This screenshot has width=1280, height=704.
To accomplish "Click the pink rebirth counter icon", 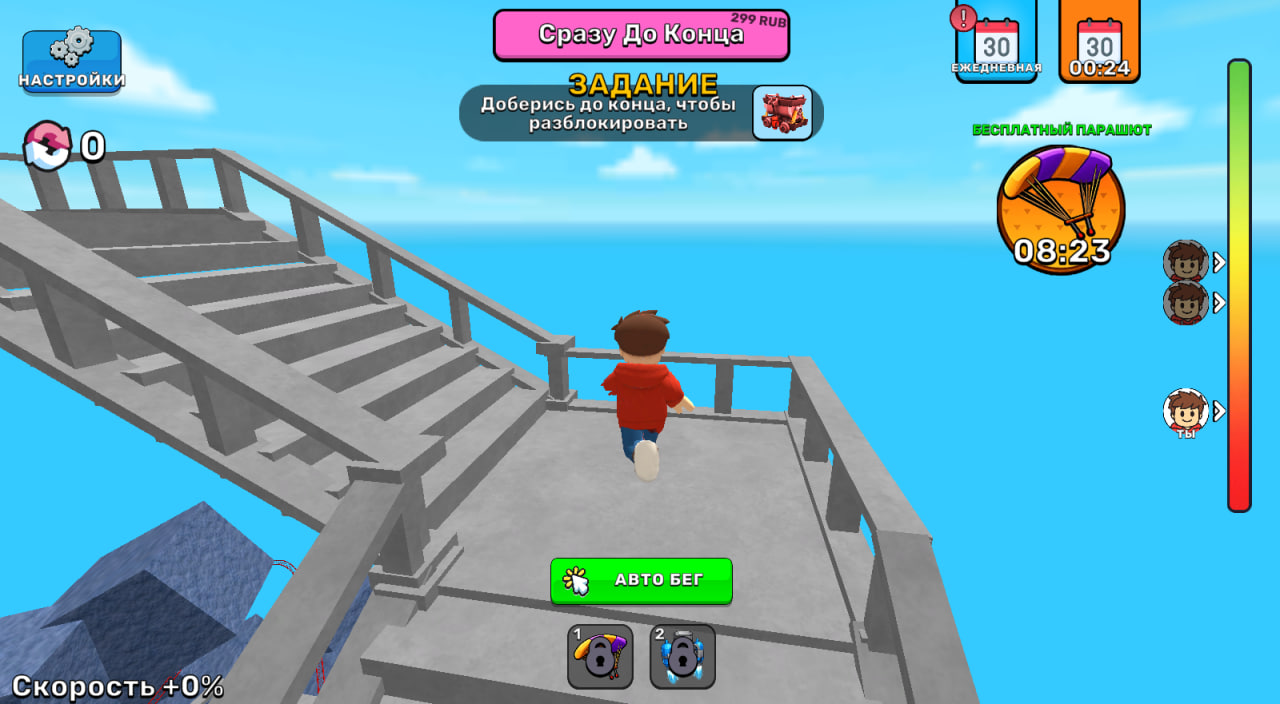I will 47,146.
